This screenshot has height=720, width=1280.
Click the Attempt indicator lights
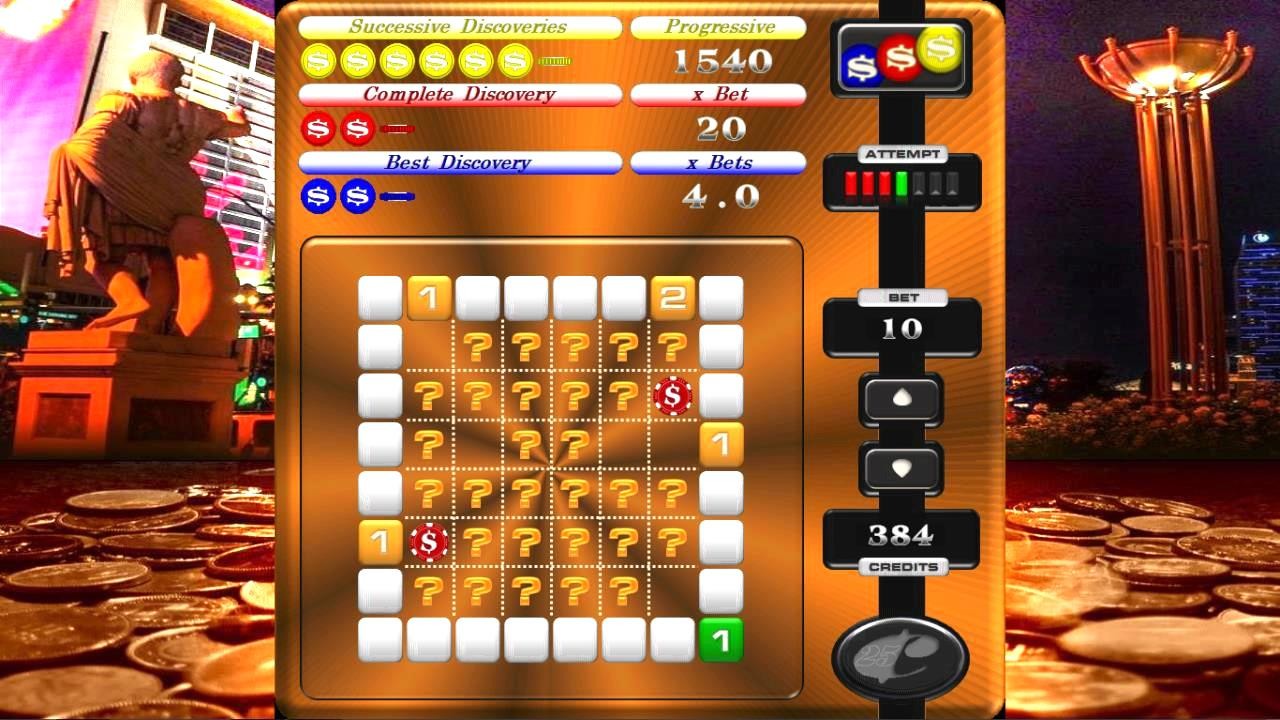[901, 183]
